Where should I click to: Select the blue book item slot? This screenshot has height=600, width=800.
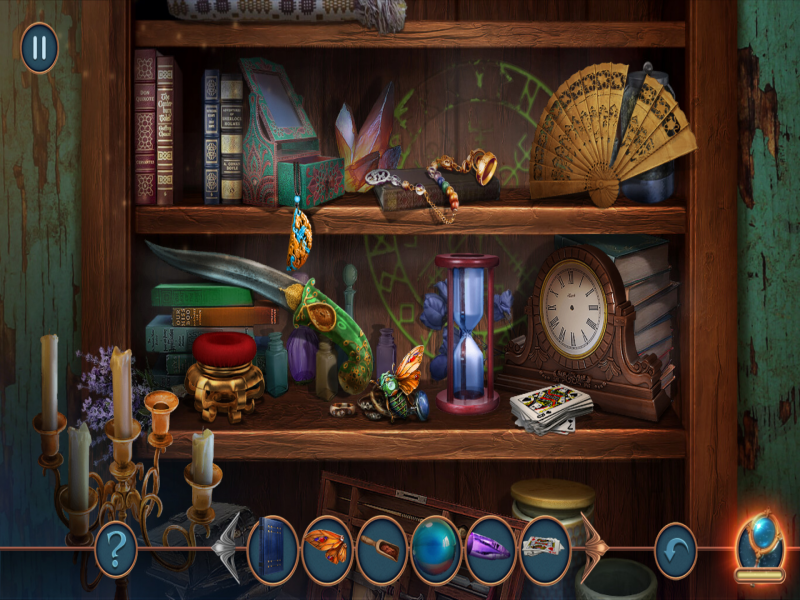[272, 549]
